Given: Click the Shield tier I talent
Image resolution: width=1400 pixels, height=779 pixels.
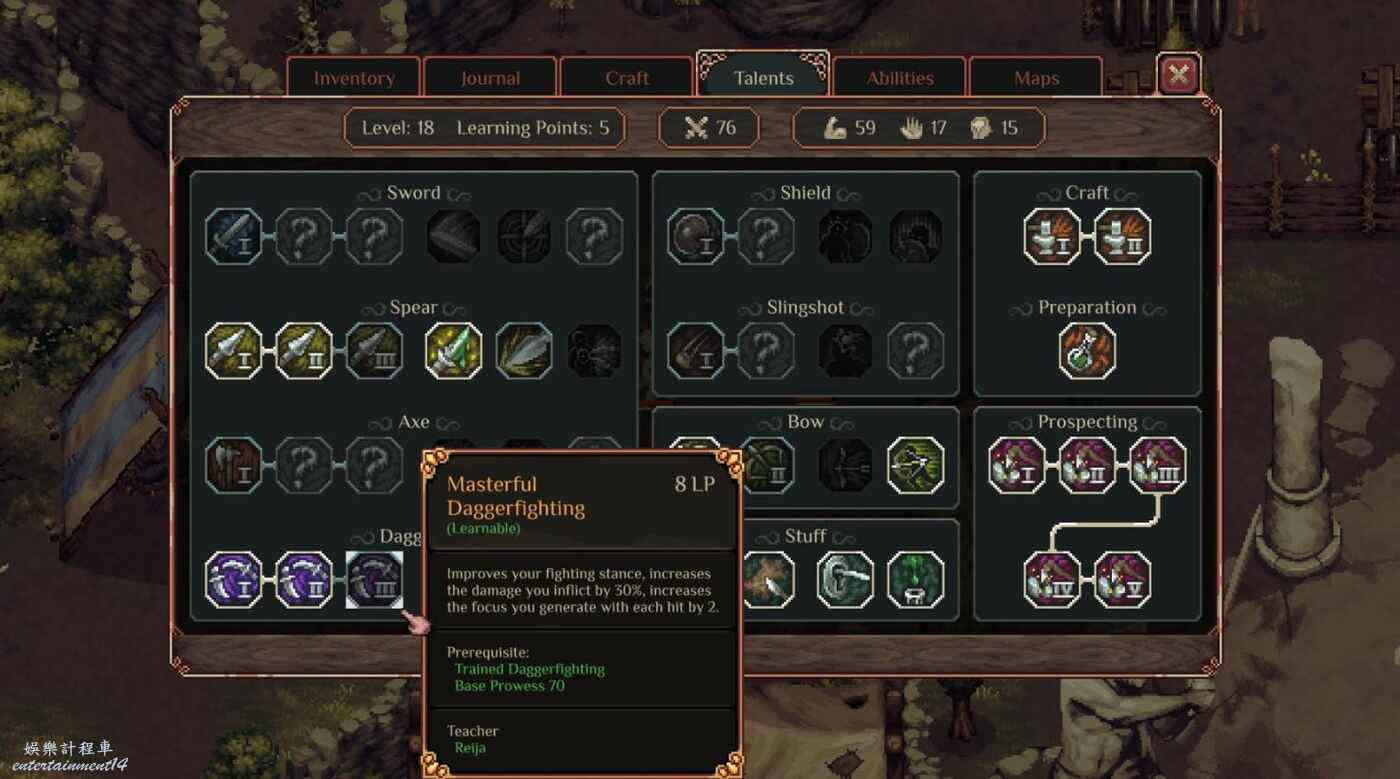Looking at the screenshot, I should tap(696, 236).
